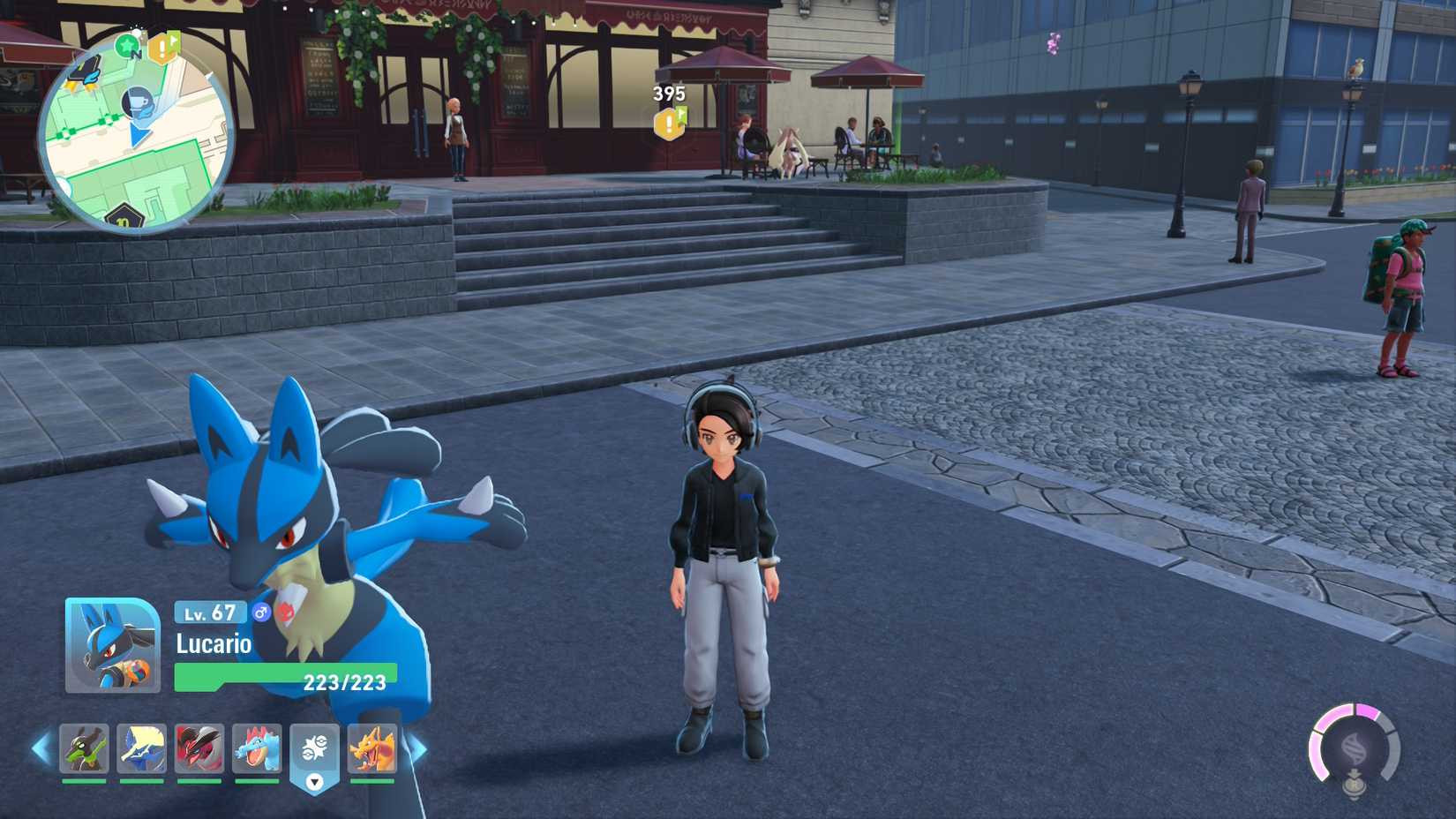The image size is (1456, 819).
Task: Click the male gender symbol beside Lv. 67
Action: (x=261, y=613)
